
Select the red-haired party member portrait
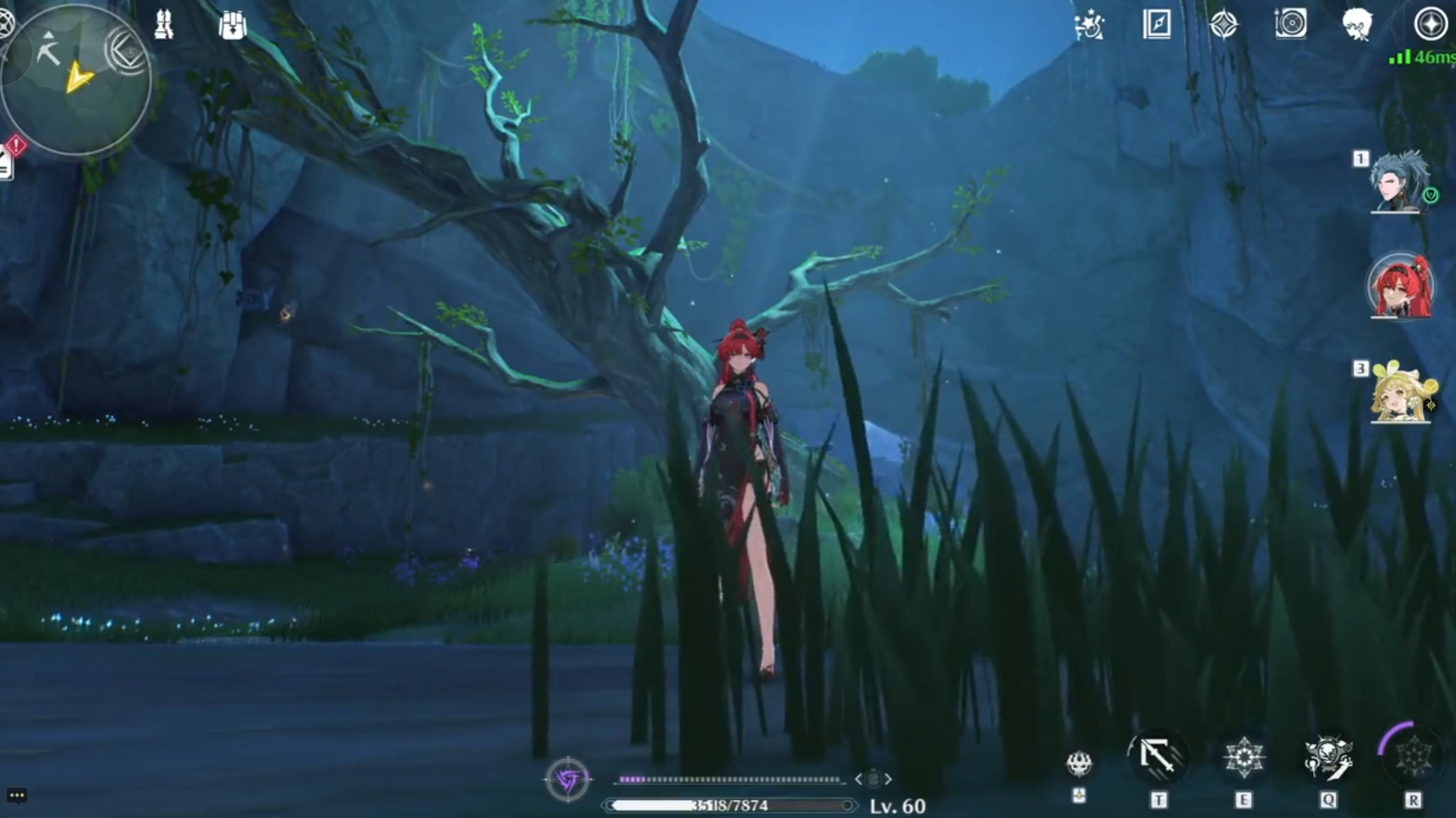1400,287
